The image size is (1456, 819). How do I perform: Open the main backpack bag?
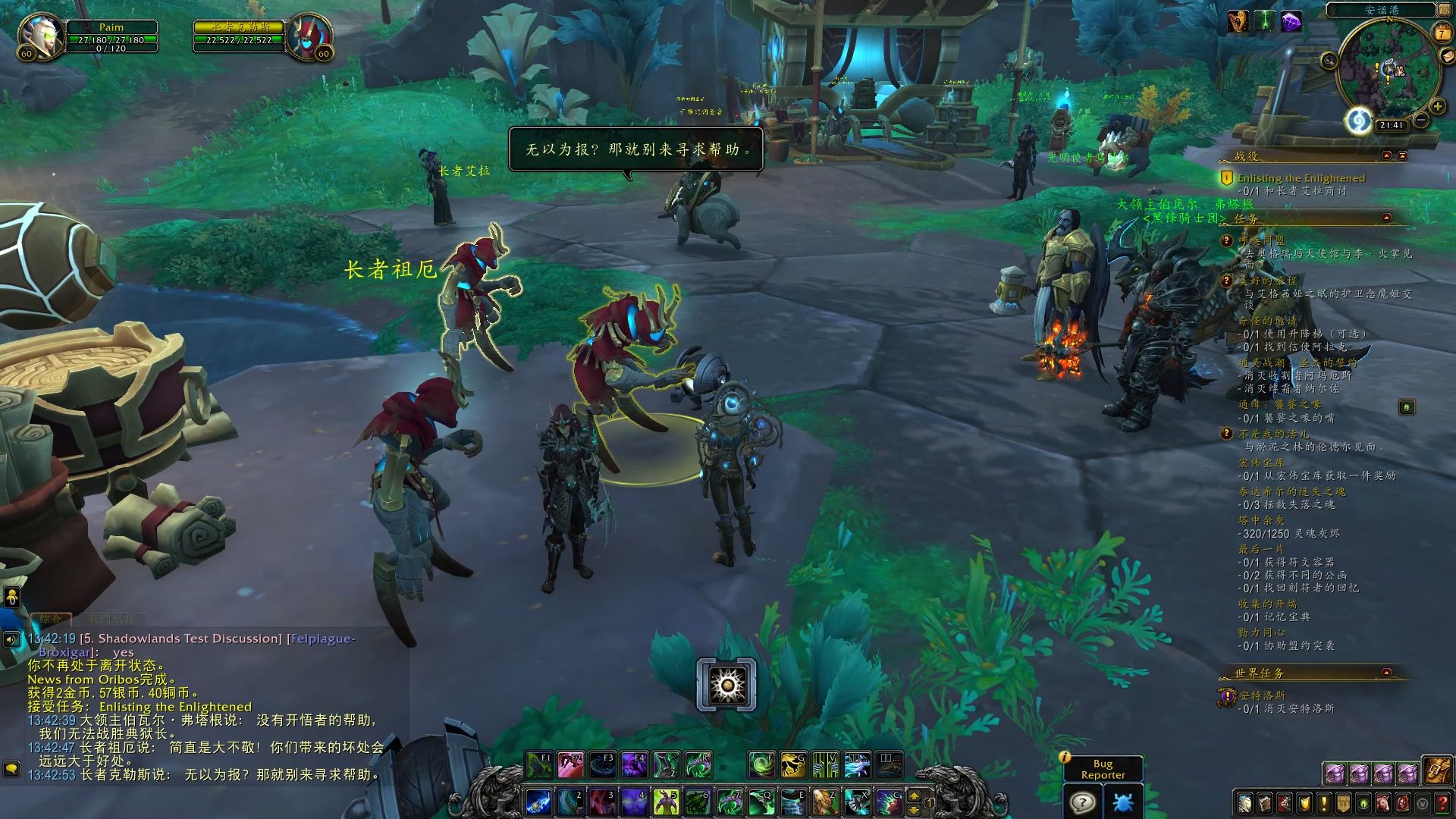(x=1437, y=772)
